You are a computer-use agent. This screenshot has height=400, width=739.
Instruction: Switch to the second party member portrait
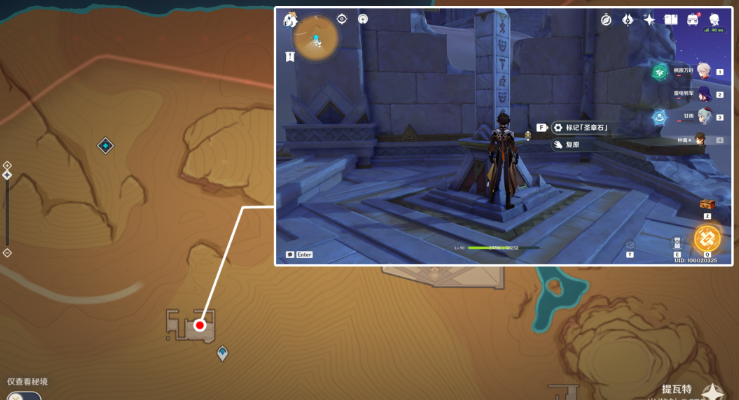704,93
